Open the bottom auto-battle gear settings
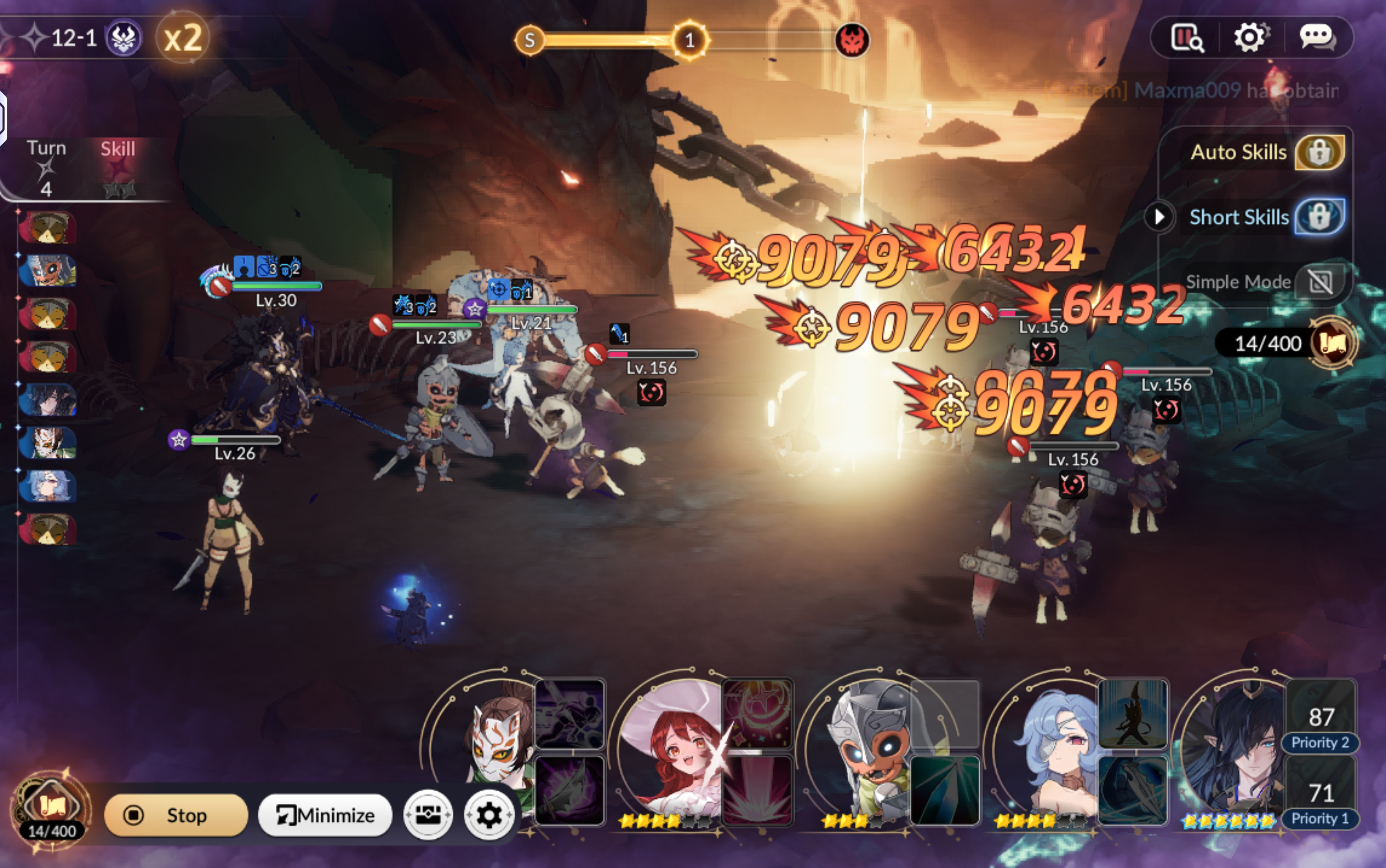This screenshot has width=1386, height=868. point(489,815)
